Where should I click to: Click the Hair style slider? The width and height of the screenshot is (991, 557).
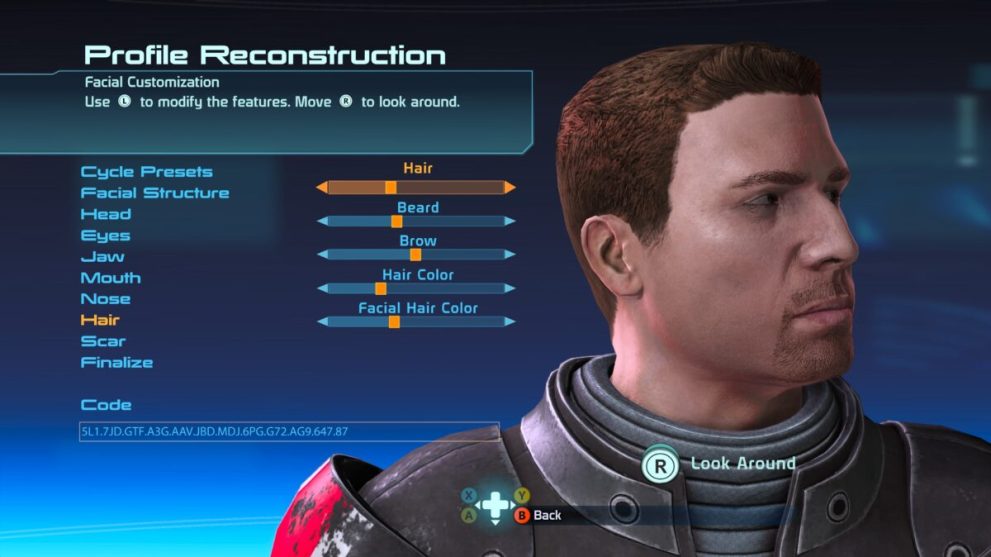click(415, 187)
